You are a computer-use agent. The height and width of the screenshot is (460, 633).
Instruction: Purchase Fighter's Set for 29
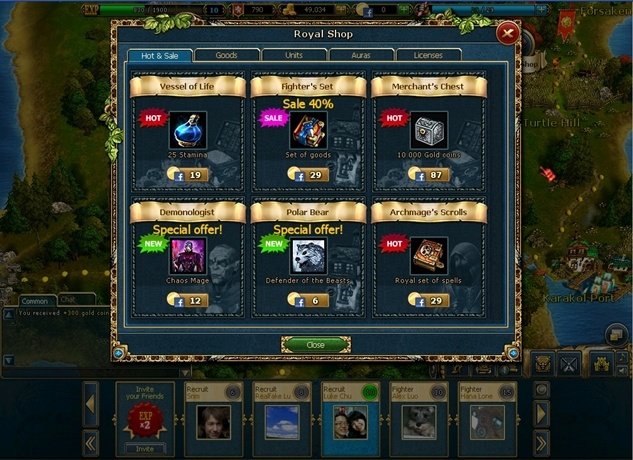click(308, 175)
